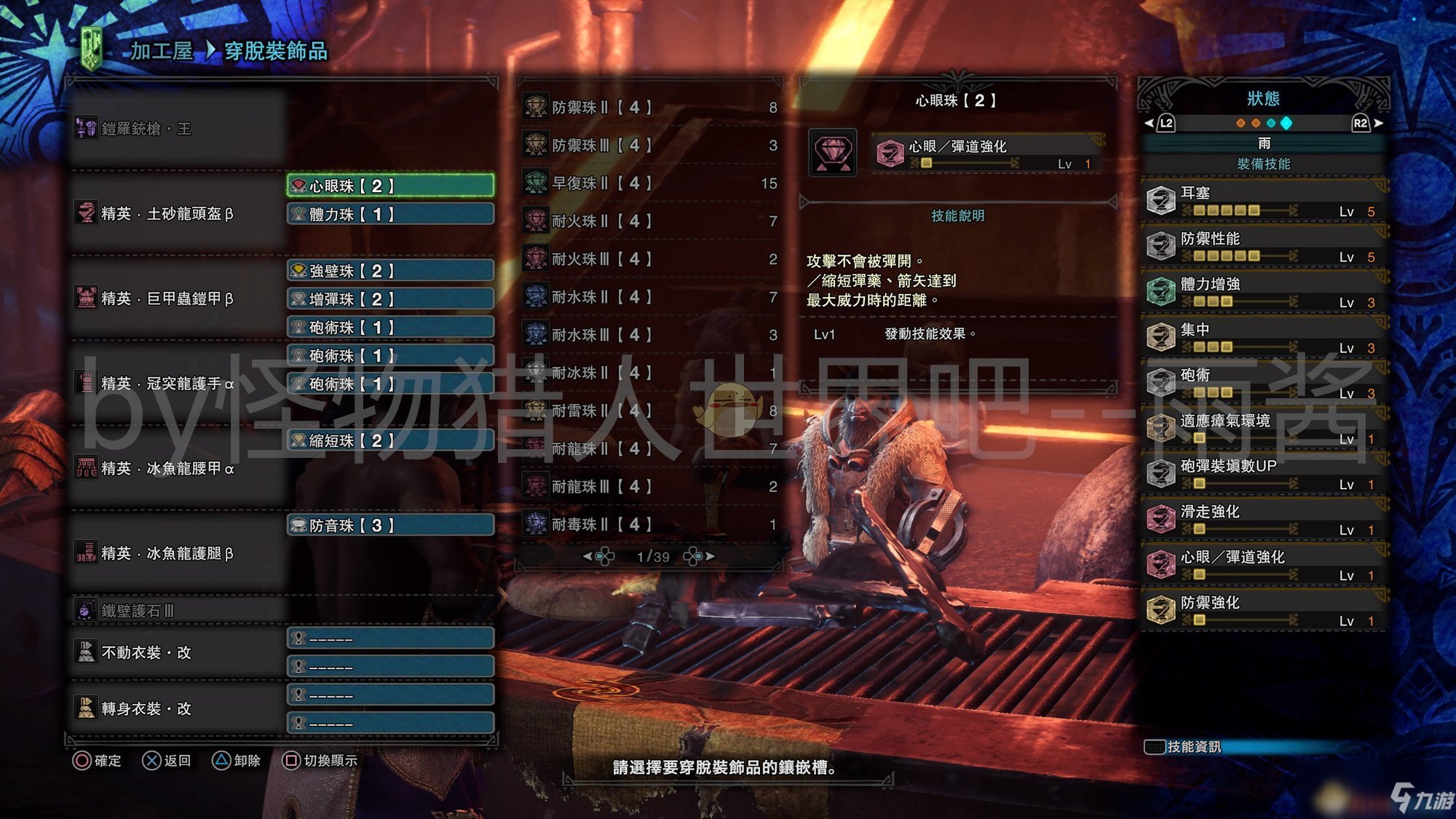Select the 精英・巨甲蟲鎧甲β armor row

click(175, 298)
